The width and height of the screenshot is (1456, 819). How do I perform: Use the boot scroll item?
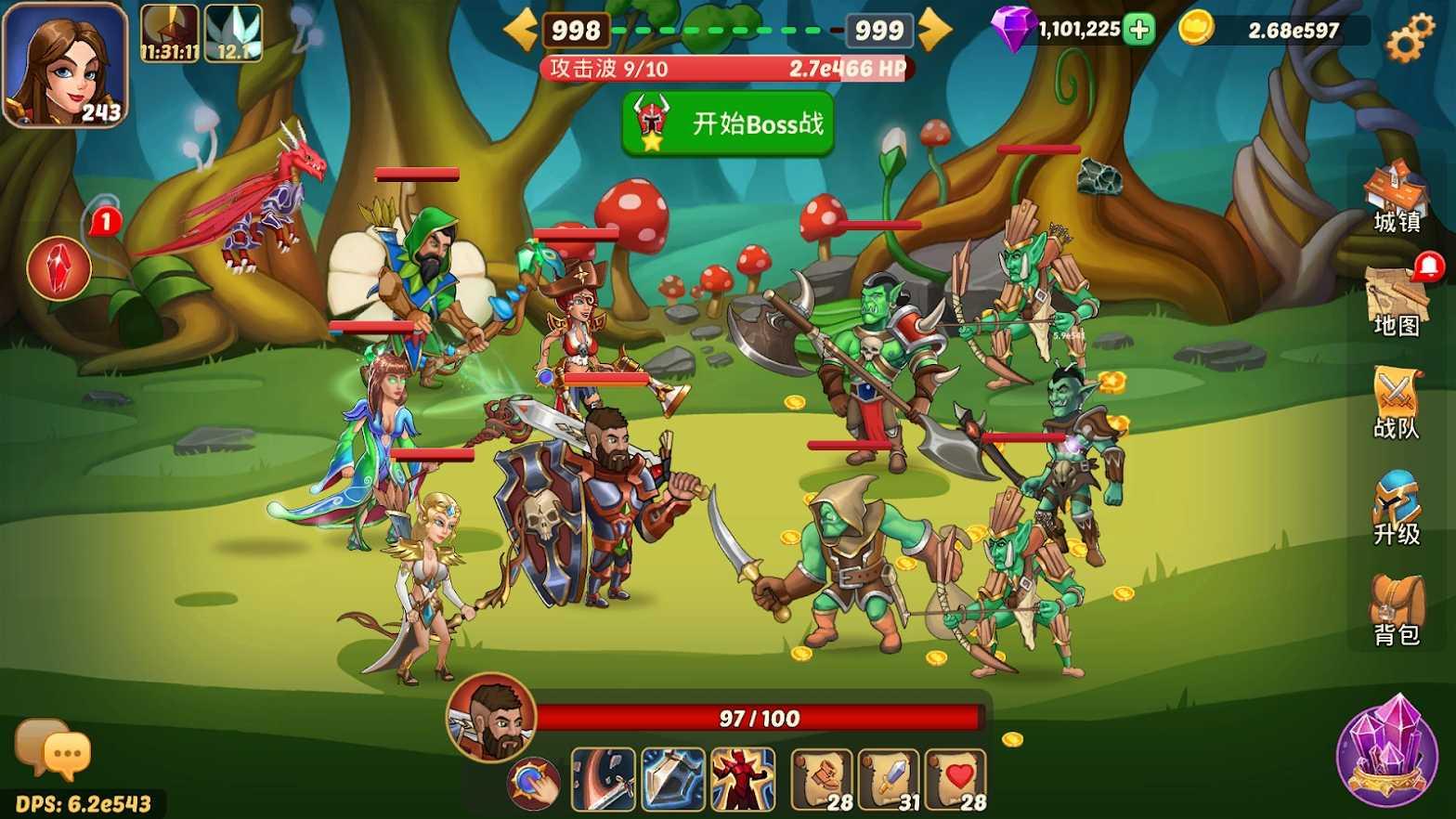pos(822,780)
